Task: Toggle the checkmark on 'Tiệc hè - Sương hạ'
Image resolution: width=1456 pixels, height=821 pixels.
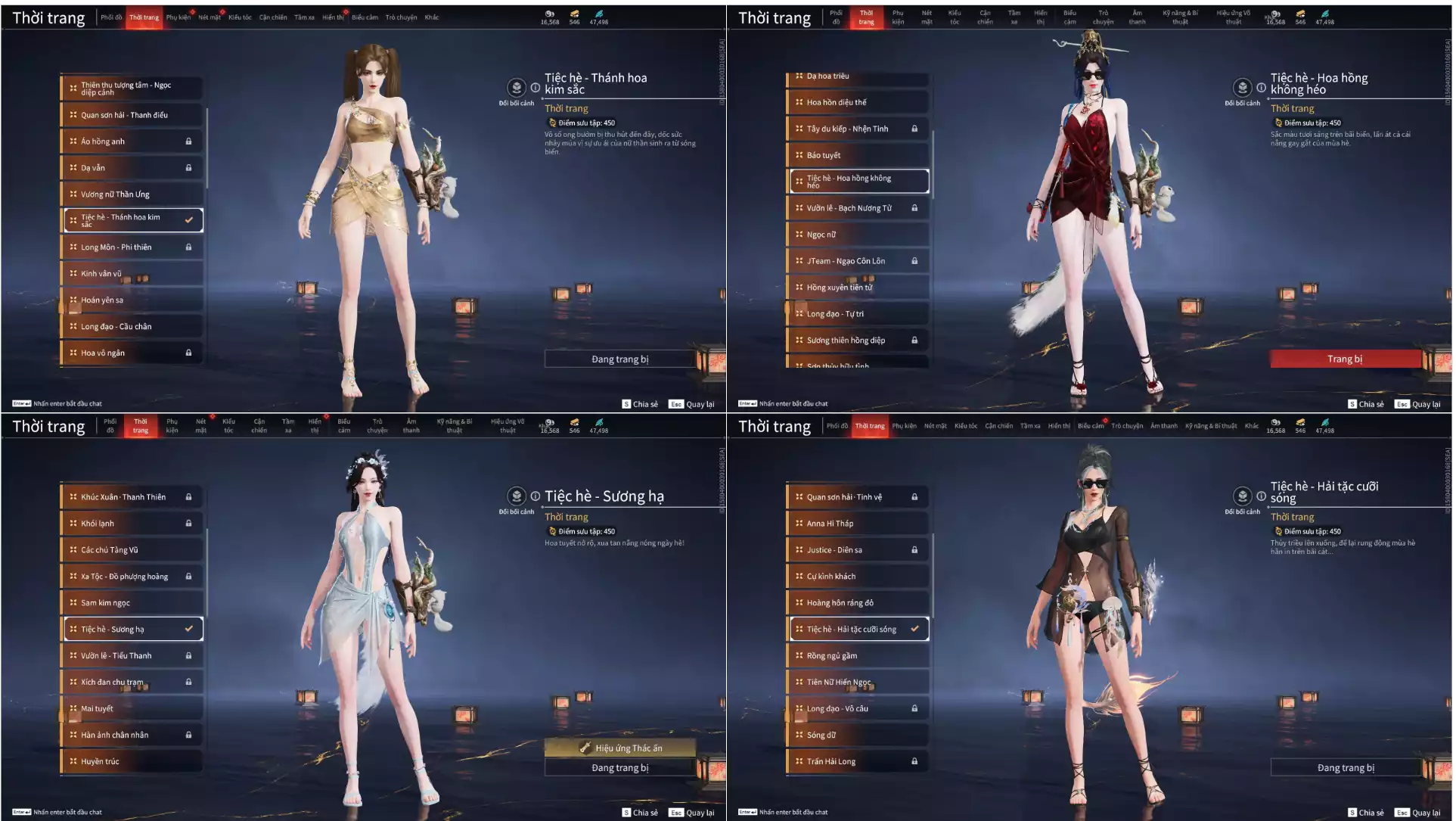Action: (x=188, y=629)
